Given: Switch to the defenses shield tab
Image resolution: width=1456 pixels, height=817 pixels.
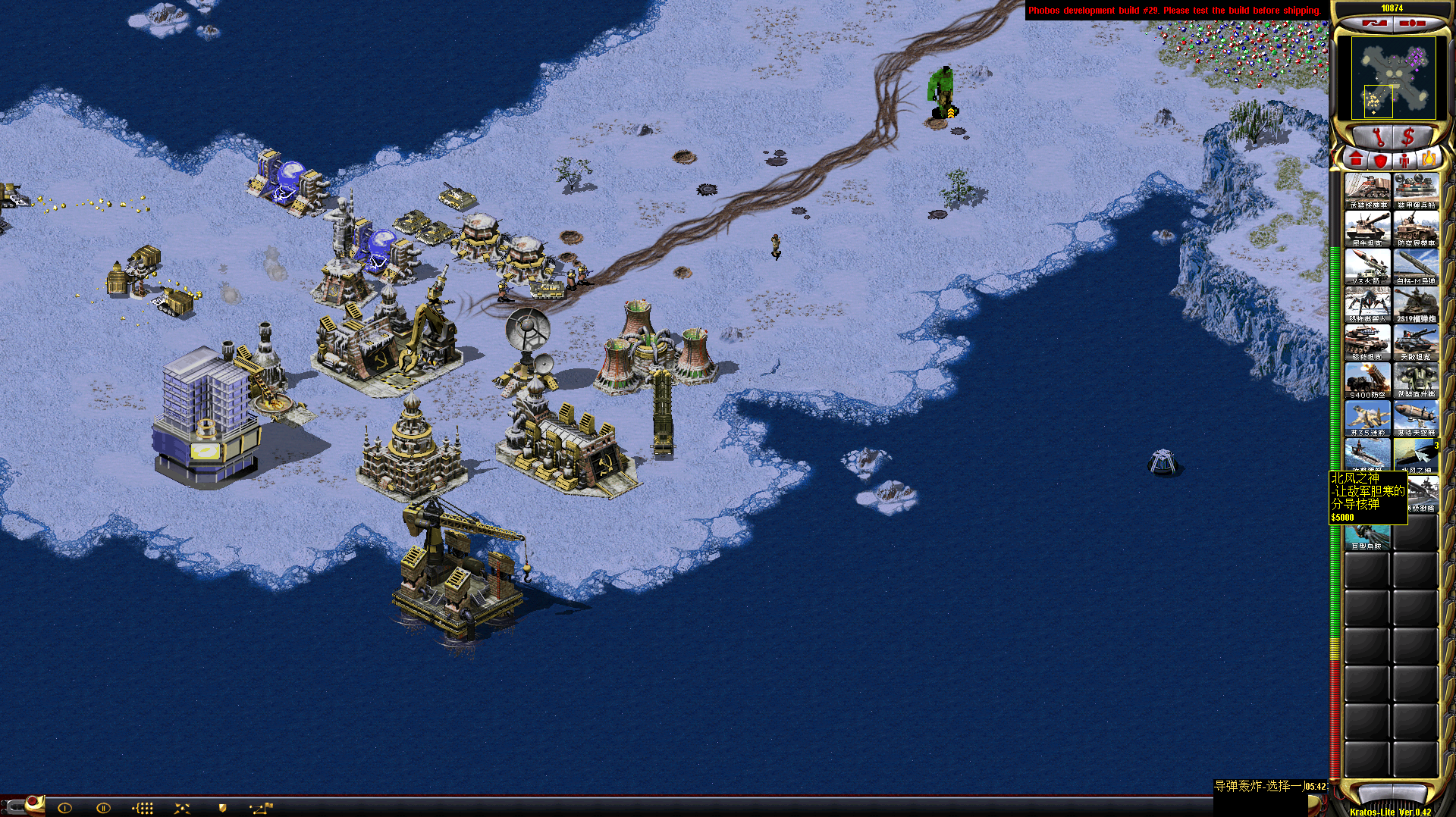Looking at the screenshot, I should coord(1380,160).
